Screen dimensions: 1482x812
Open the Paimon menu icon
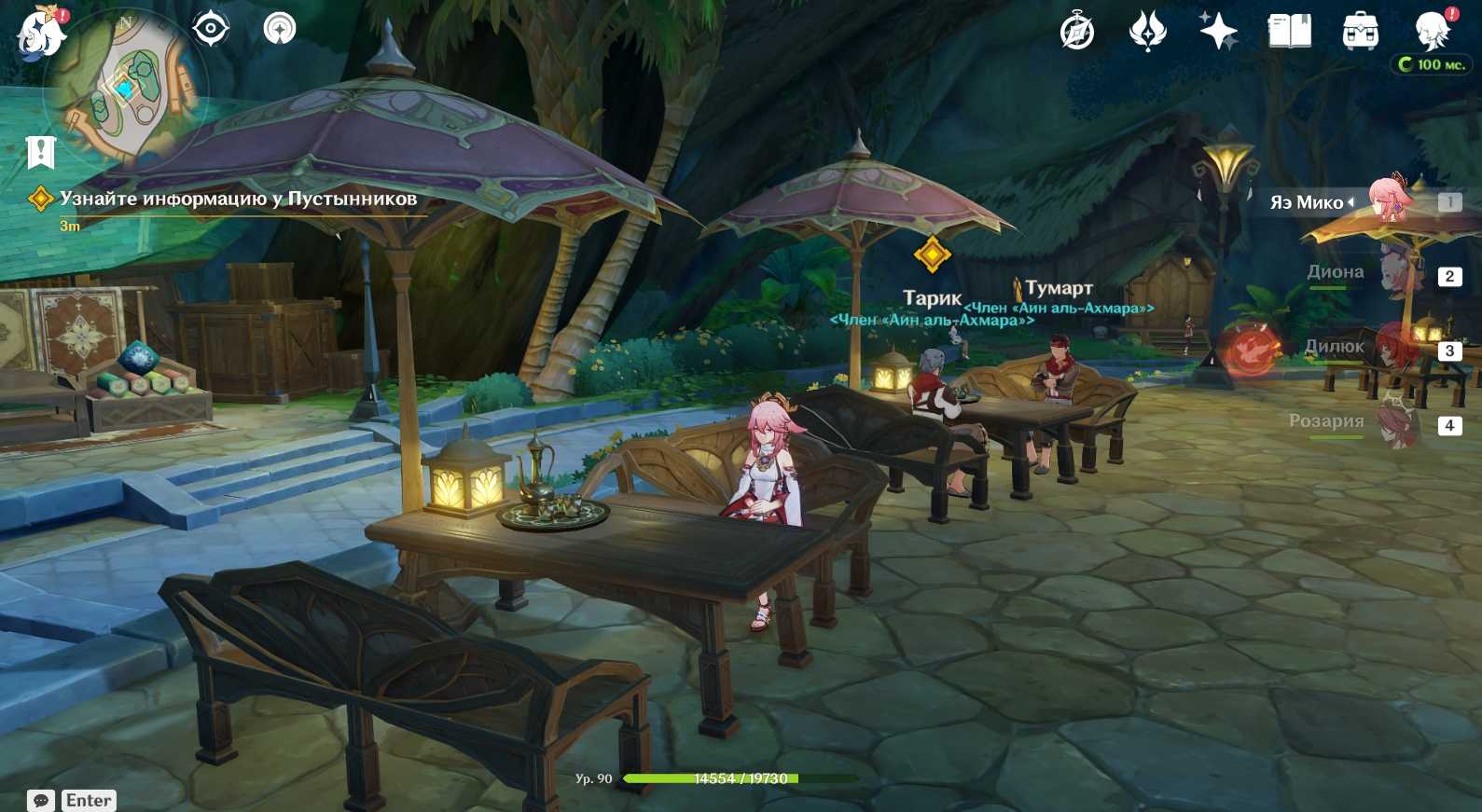40,34
